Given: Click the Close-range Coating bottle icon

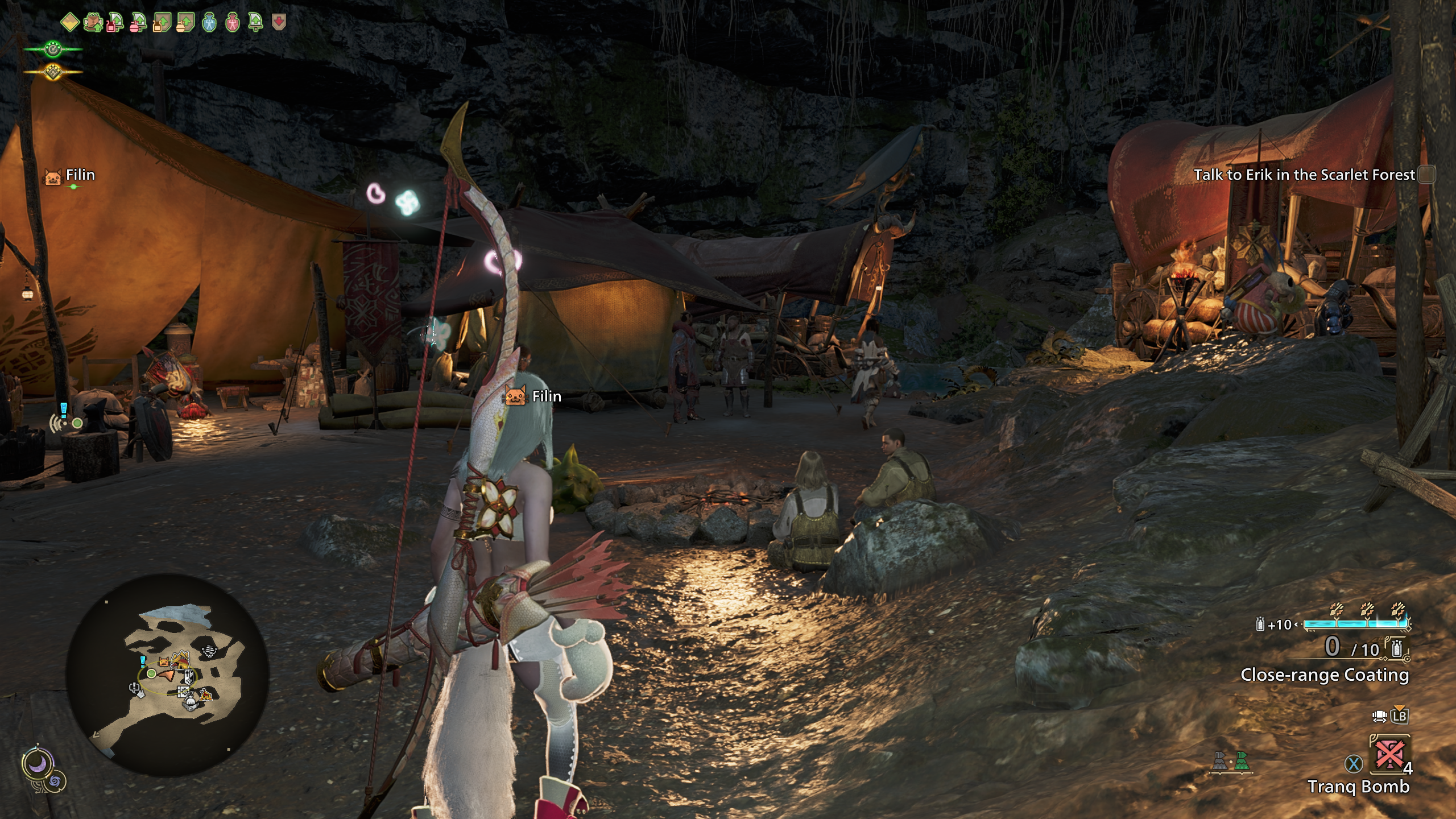Looking at the screenshot, I should [1396, 648].
